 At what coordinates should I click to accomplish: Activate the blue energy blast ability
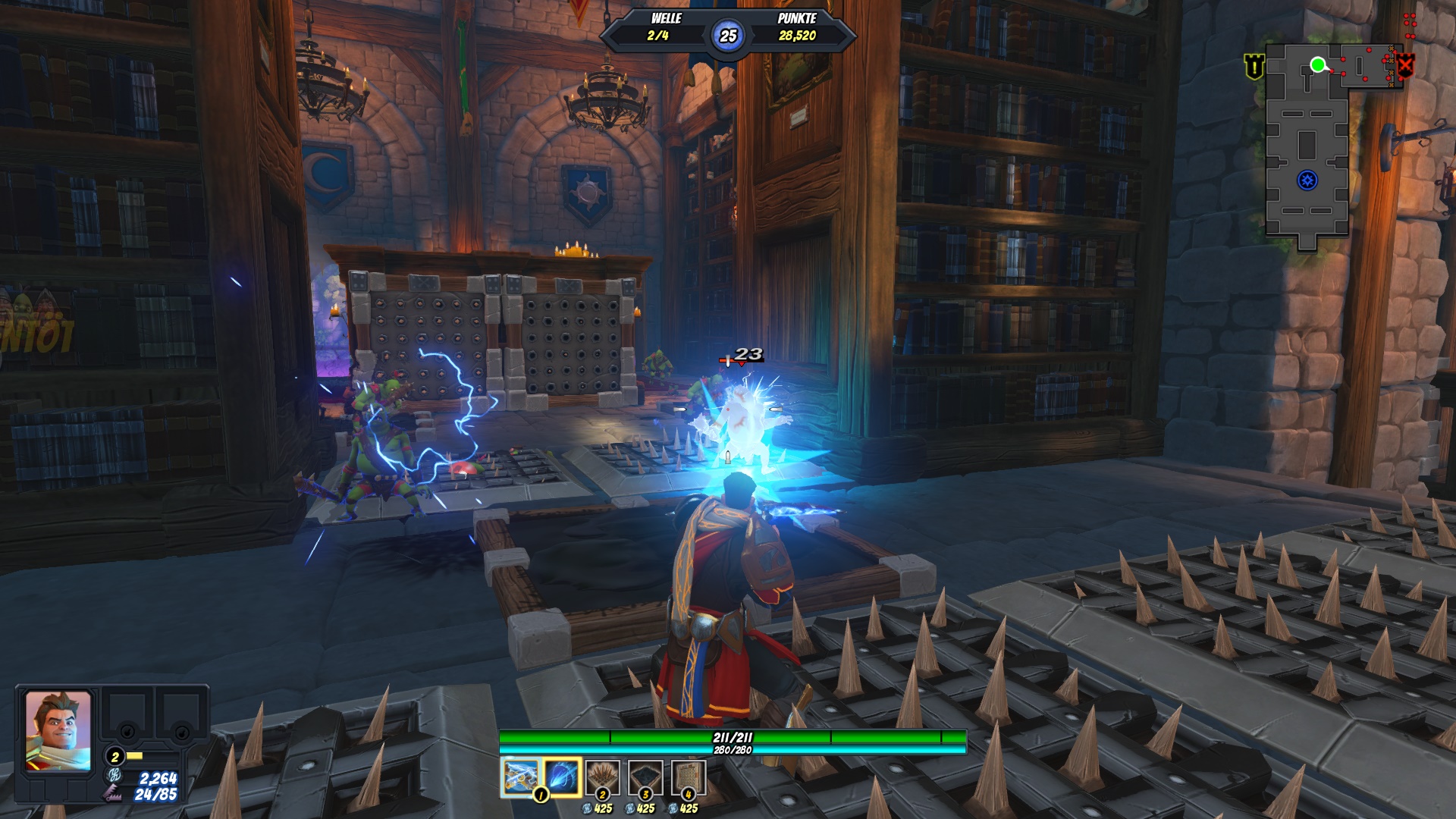tap(562, 778)
